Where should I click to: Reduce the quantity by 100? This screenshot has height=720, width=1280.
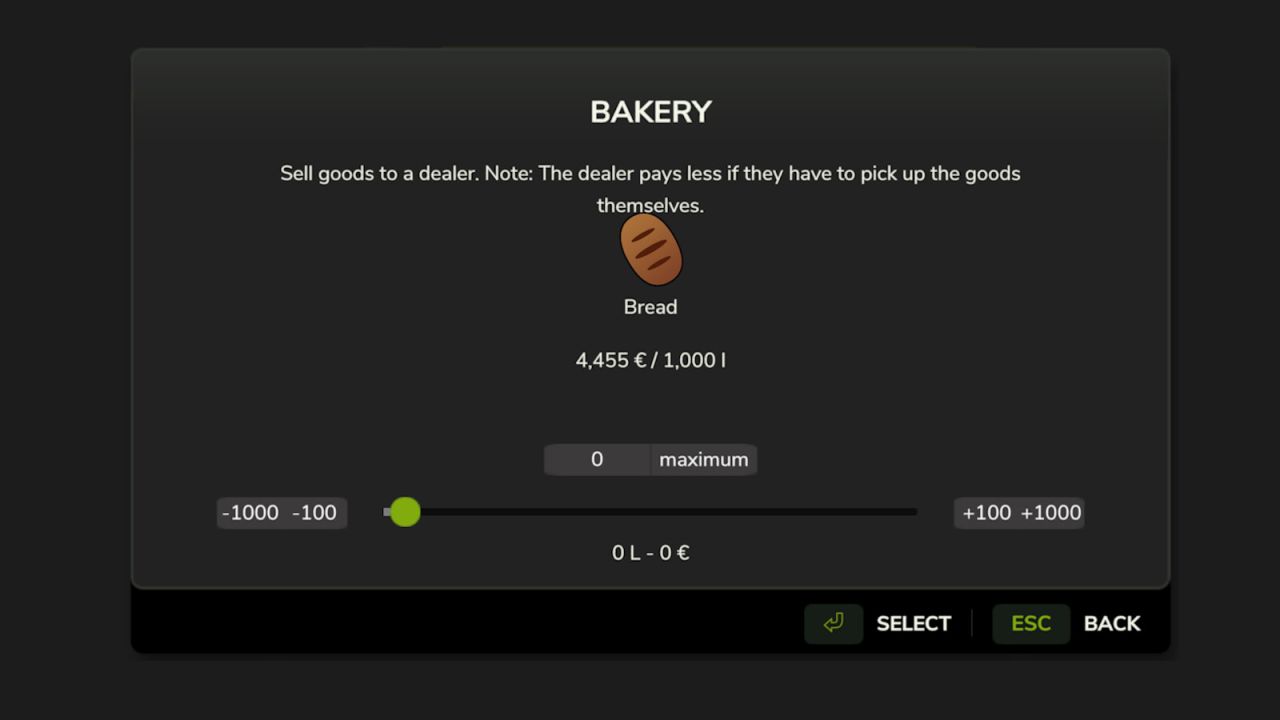tap(315, 513)
